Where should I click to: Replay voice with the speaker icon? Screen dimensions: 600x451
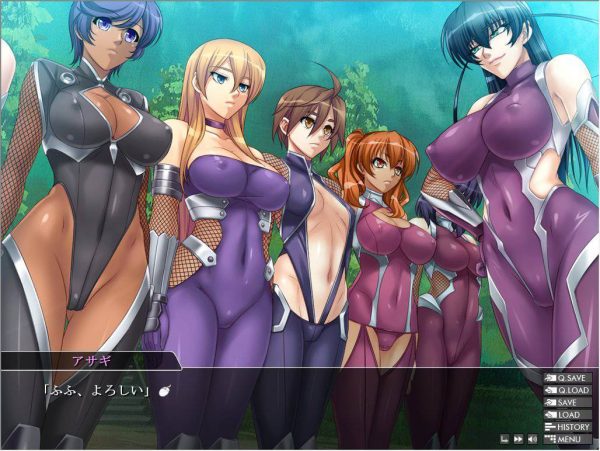tap(531, 438)
